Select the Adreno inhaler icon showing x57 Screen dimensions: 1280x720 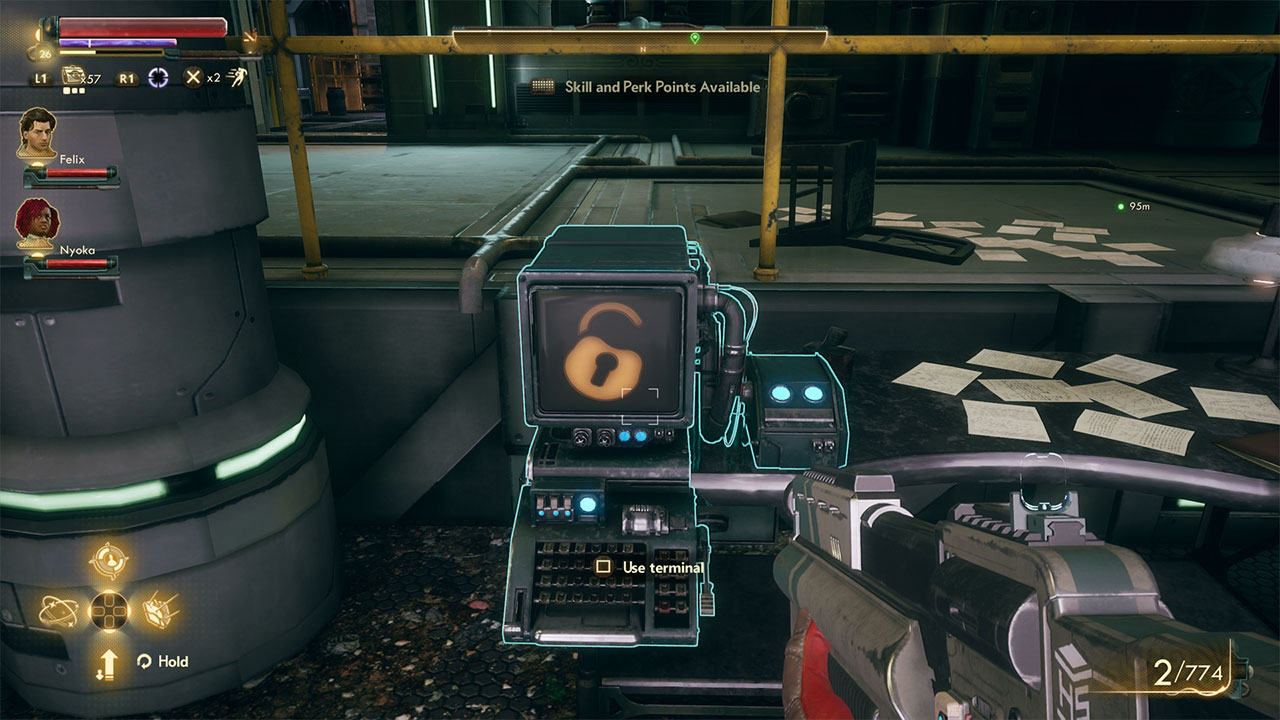[x=72, y=75]
